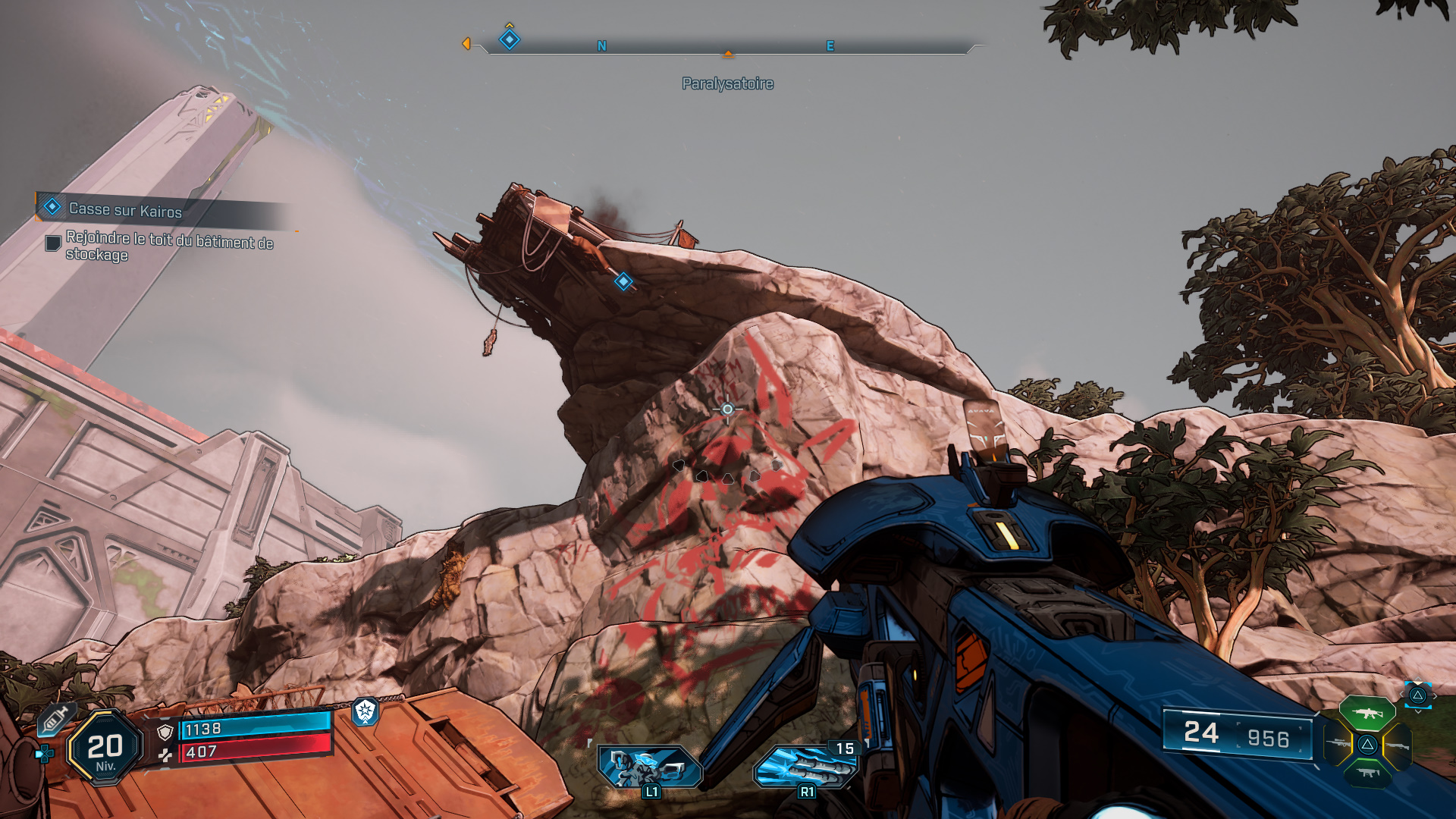Switch to the shotgun weapon slot
Screen dimensions: 1456x819
tap(1398, 746)
